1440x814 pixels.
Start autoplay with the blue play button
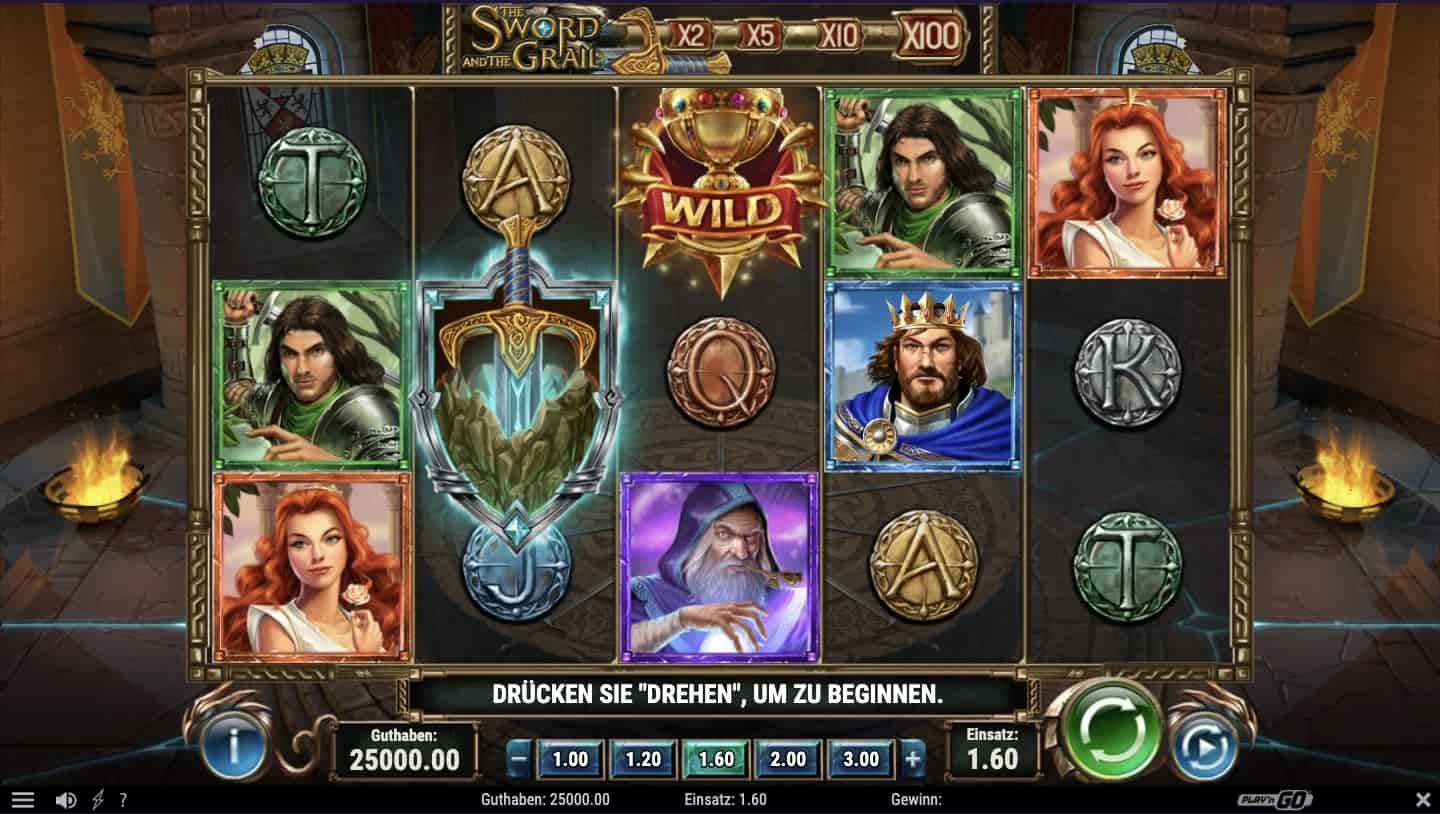[1205, 747]
